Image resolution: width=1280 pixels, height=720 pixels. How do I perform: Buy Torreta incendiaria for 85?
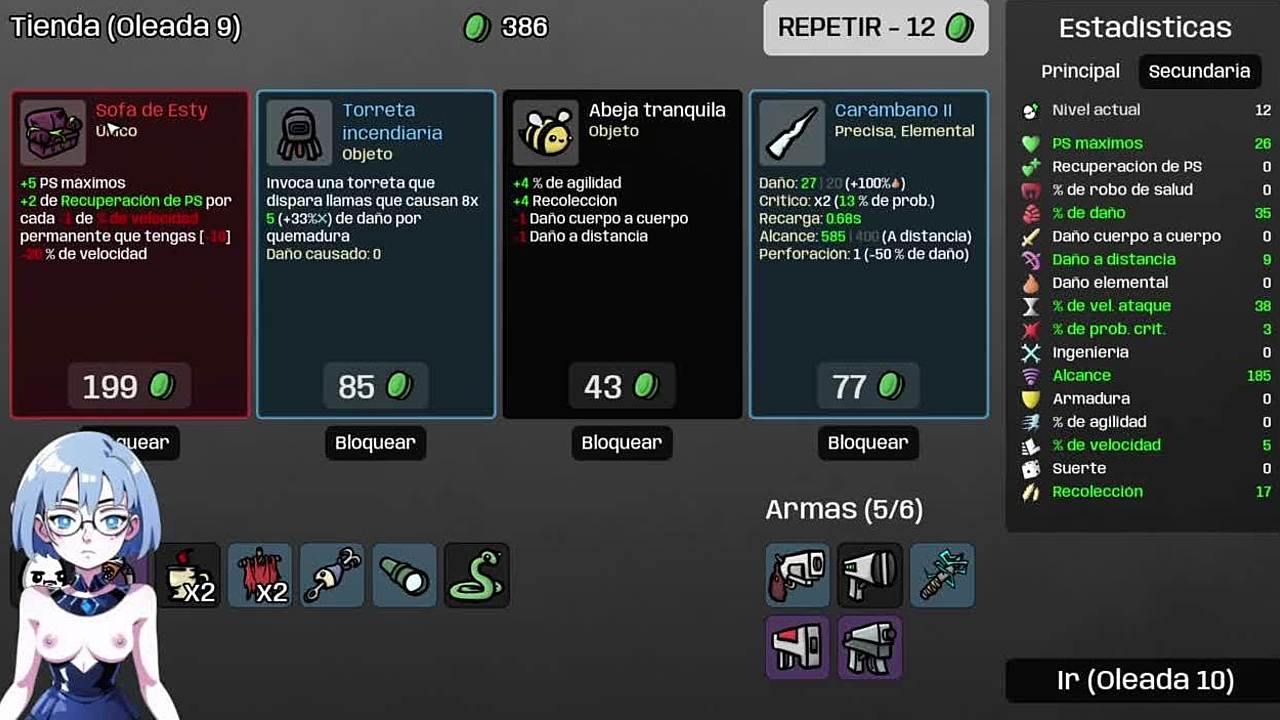pyautogui.click(x=375, y=386)
